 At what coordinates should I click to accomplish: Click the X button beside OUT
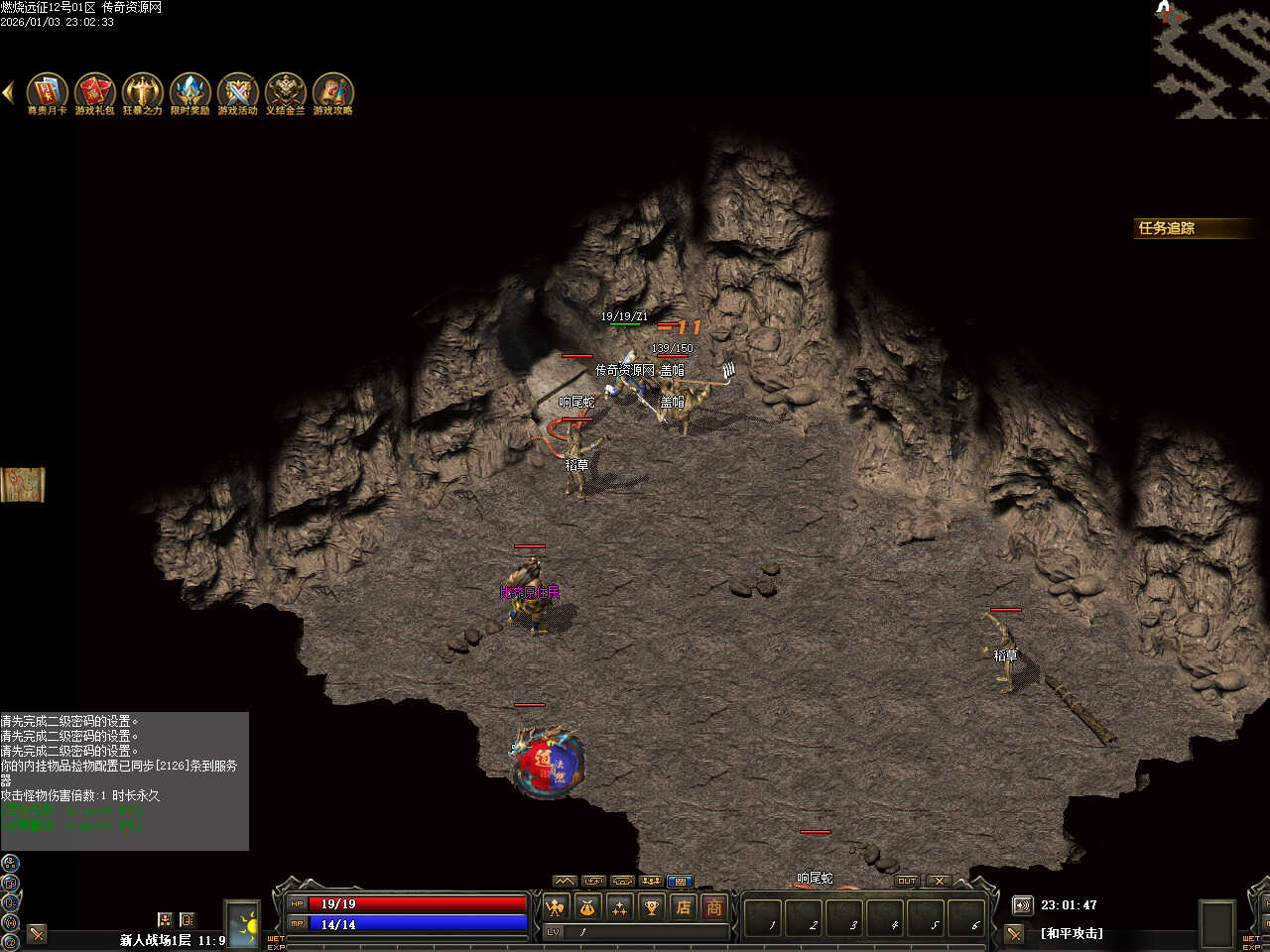tap(938, 881)
